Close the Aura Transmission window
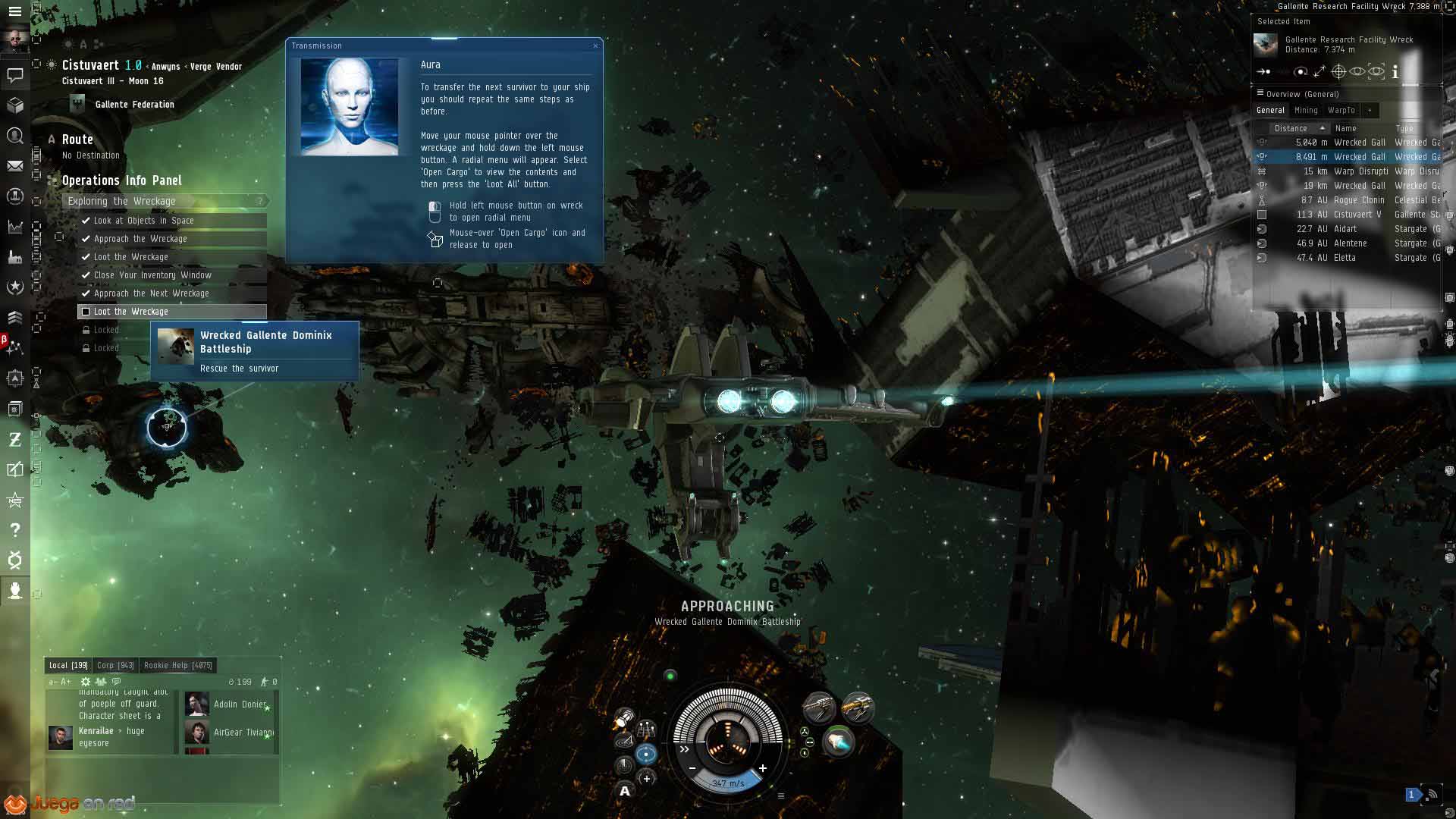Viewport: 1456px width, 819px height. click(x=595, y=46)
